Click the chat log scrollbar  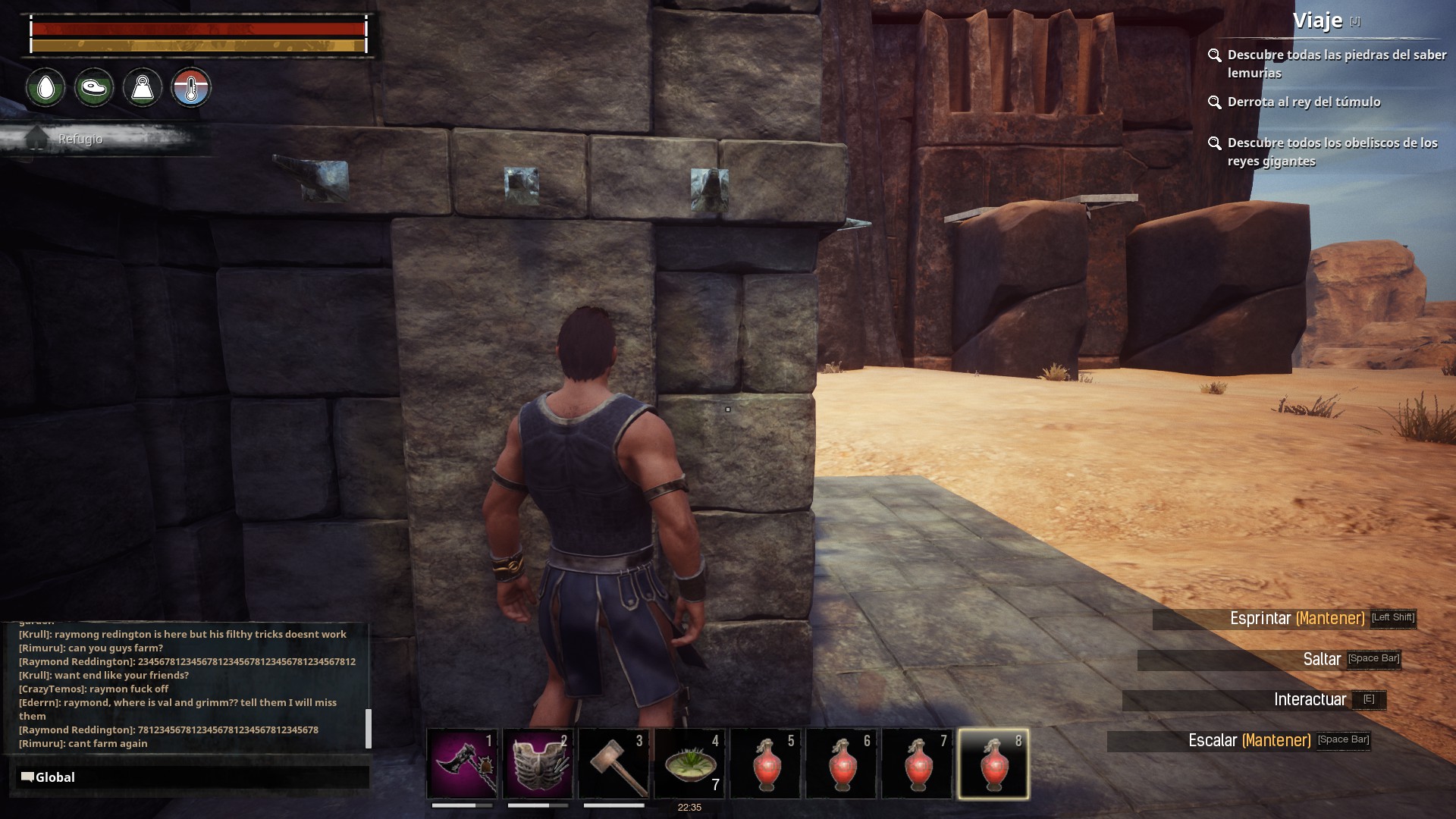point(369,728)
